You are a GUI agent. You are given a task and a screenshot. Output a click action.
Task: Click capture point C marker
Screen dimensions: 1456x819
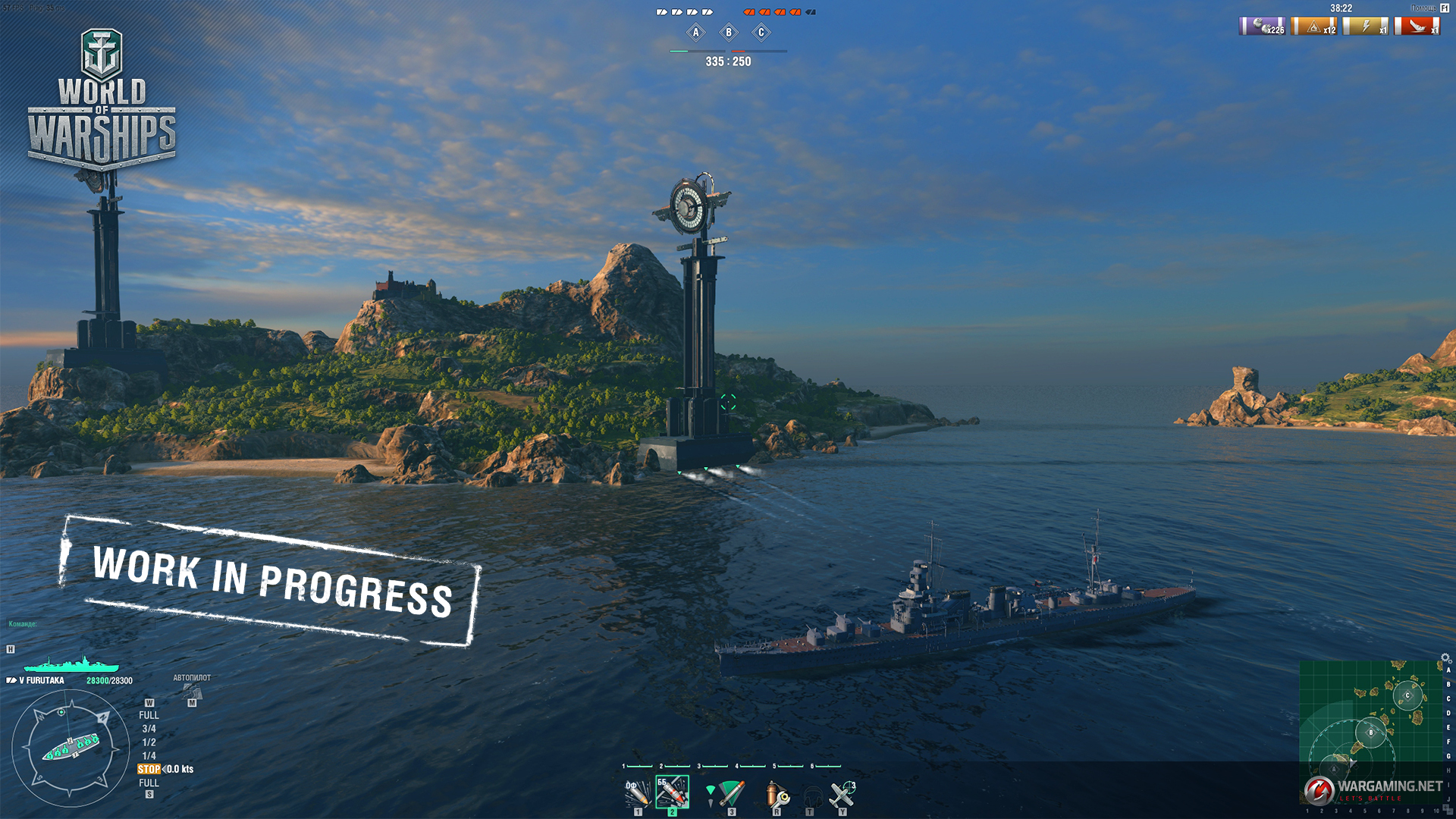761,33
